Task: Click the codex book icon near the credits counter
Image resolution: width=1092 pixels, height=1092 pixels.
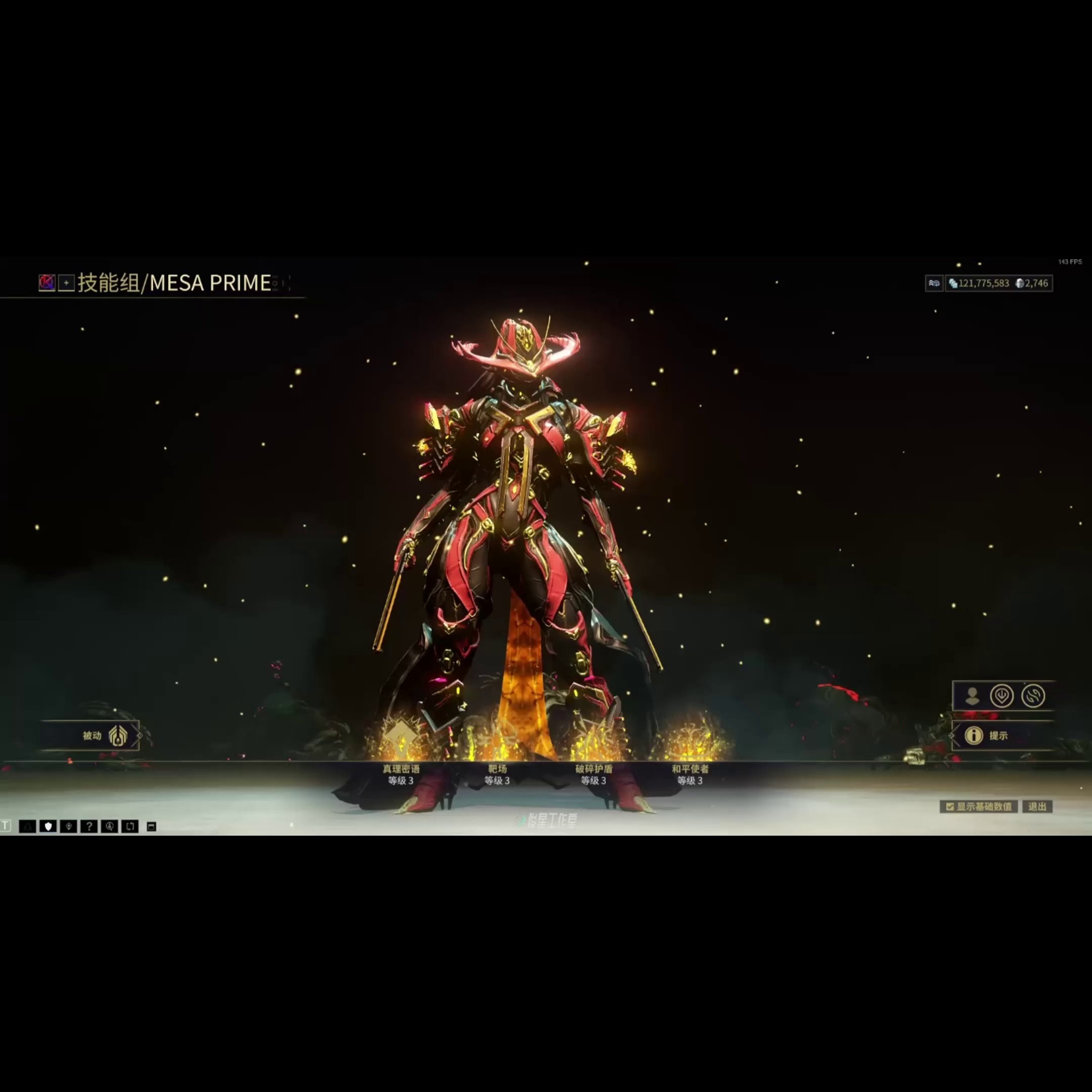Action: pos(934,284)
